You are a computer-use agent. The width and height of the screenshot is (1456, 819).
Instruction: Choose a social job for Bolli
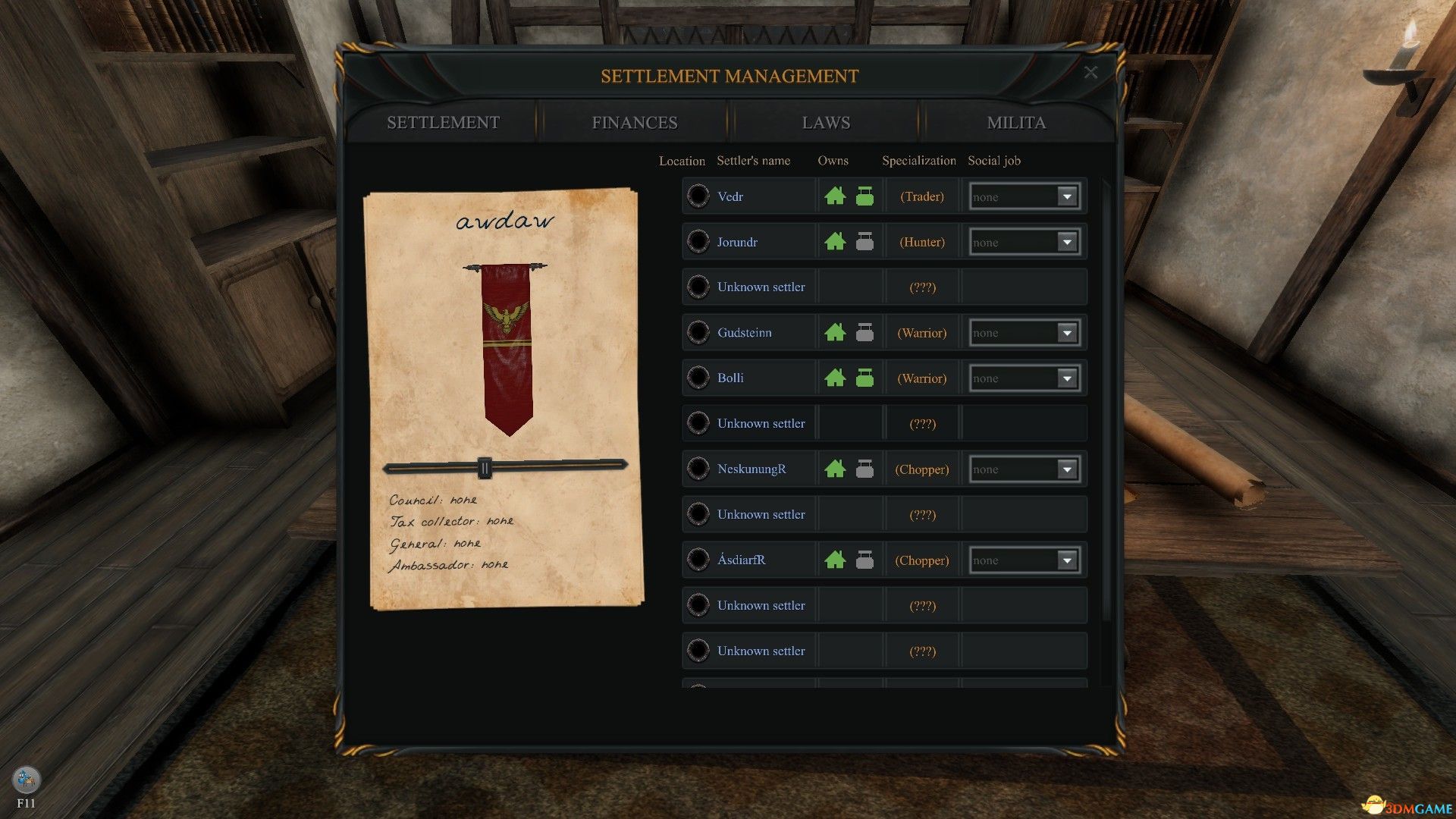click(1067, 378)
